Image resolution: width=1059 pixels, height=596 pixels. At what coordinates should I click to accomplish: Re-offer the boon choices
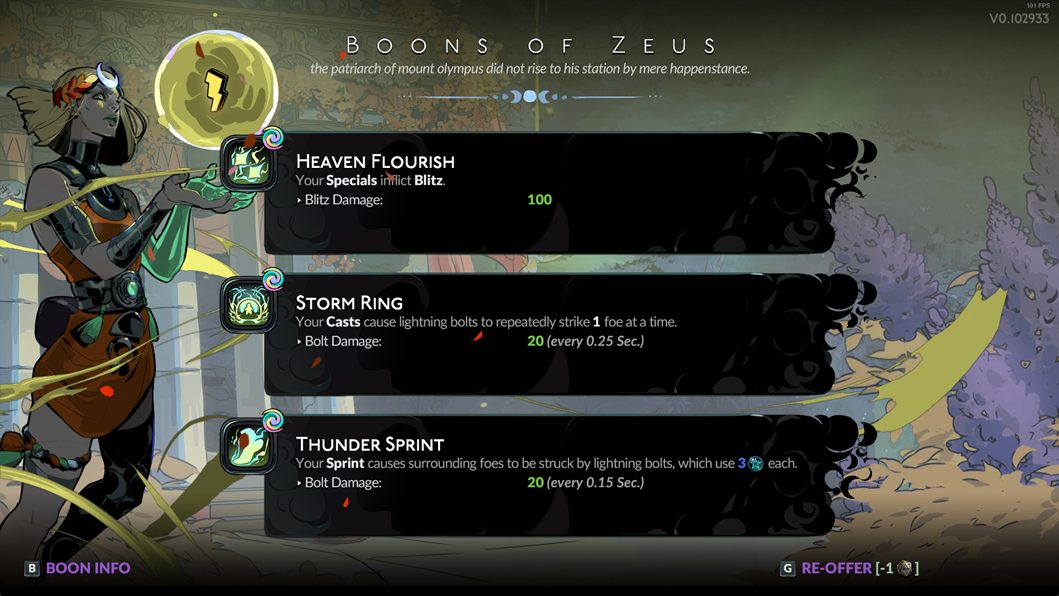tap(848, 568)
